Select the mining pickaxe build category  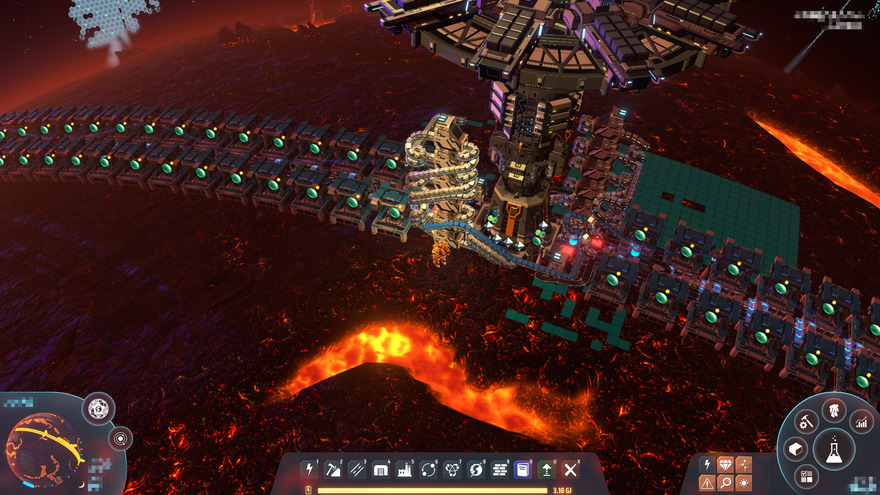pyautogui.click(x=333, y=469)
